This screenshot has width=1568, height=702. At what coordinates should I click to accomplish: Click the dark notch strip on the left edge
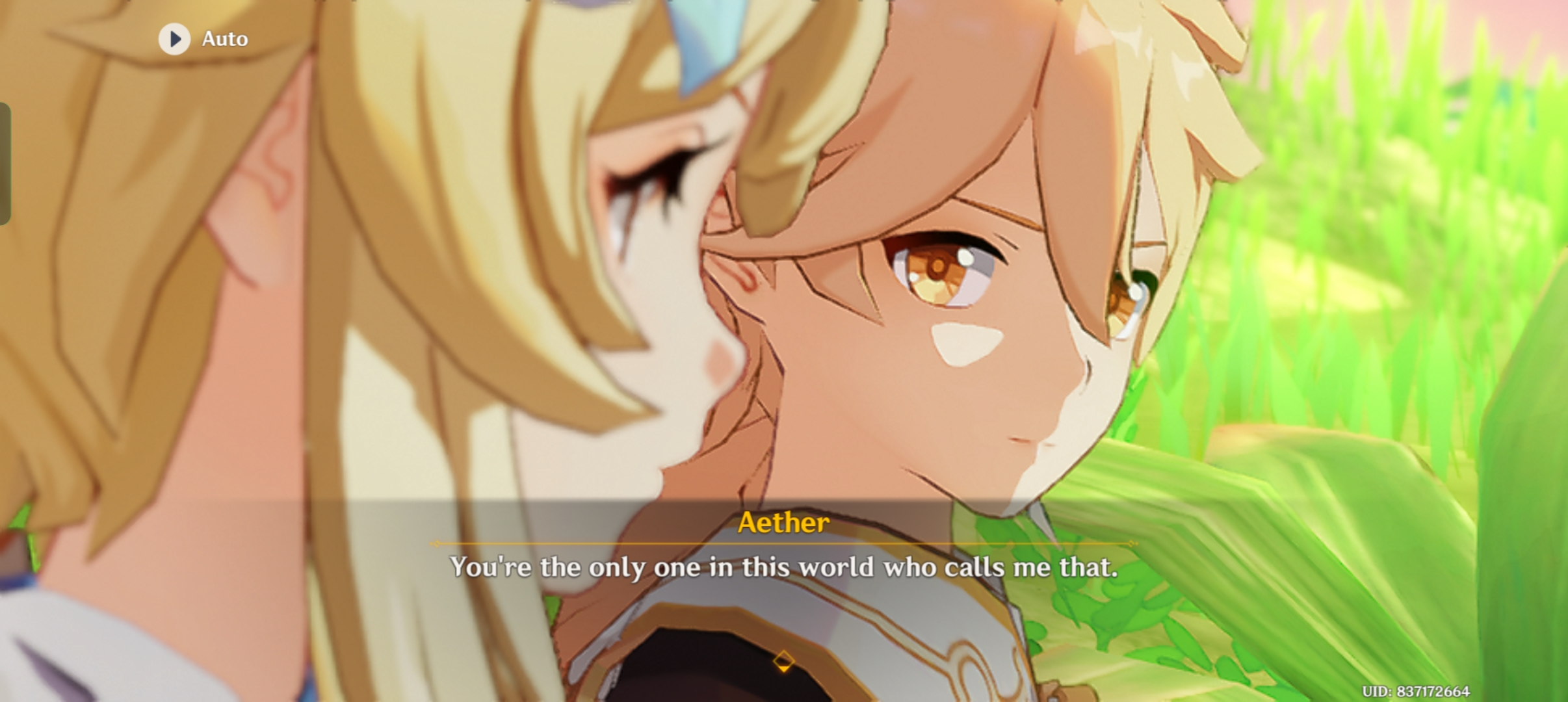[5, 162]
